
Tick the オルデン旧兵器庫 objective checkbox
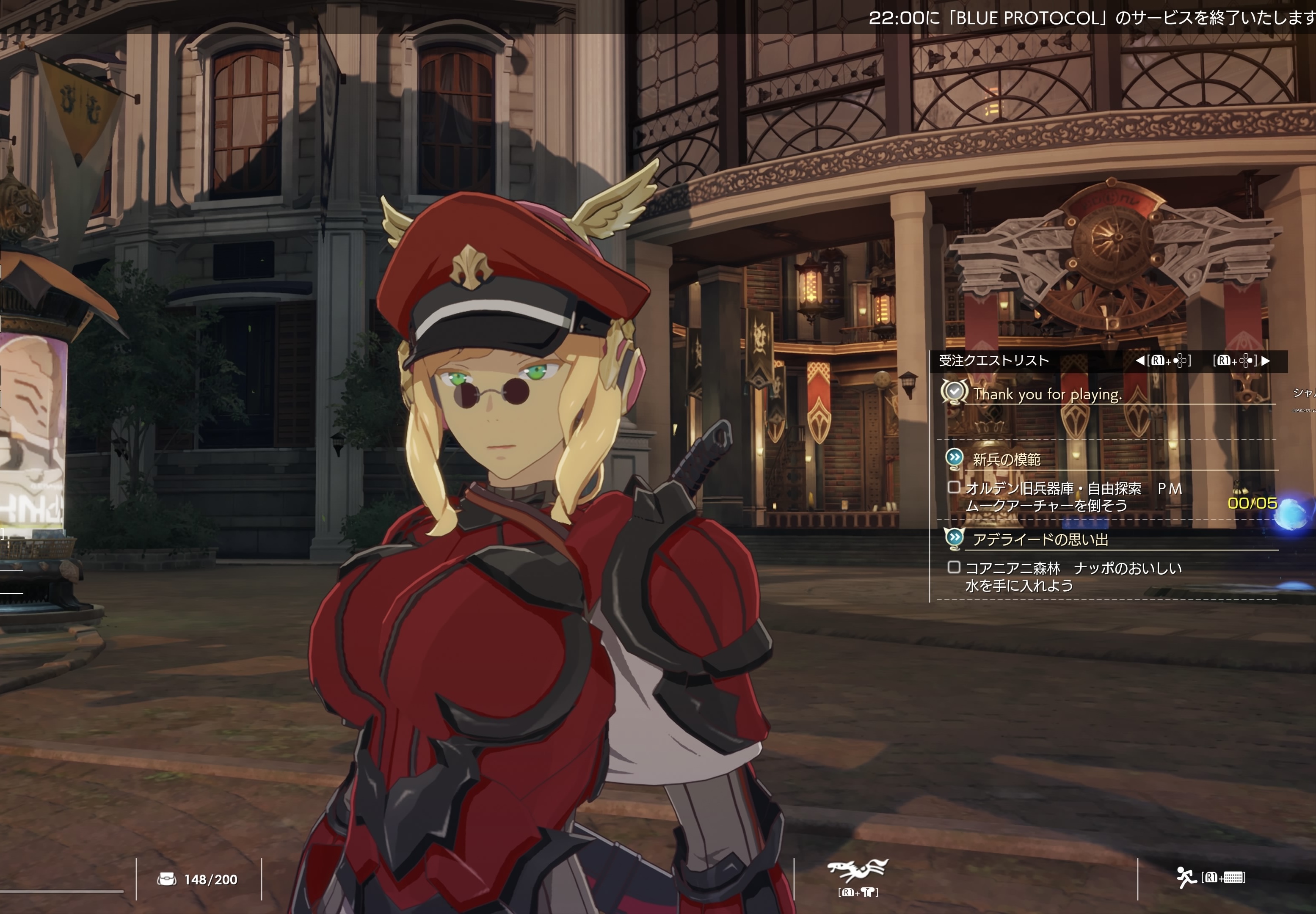(954, 487)
